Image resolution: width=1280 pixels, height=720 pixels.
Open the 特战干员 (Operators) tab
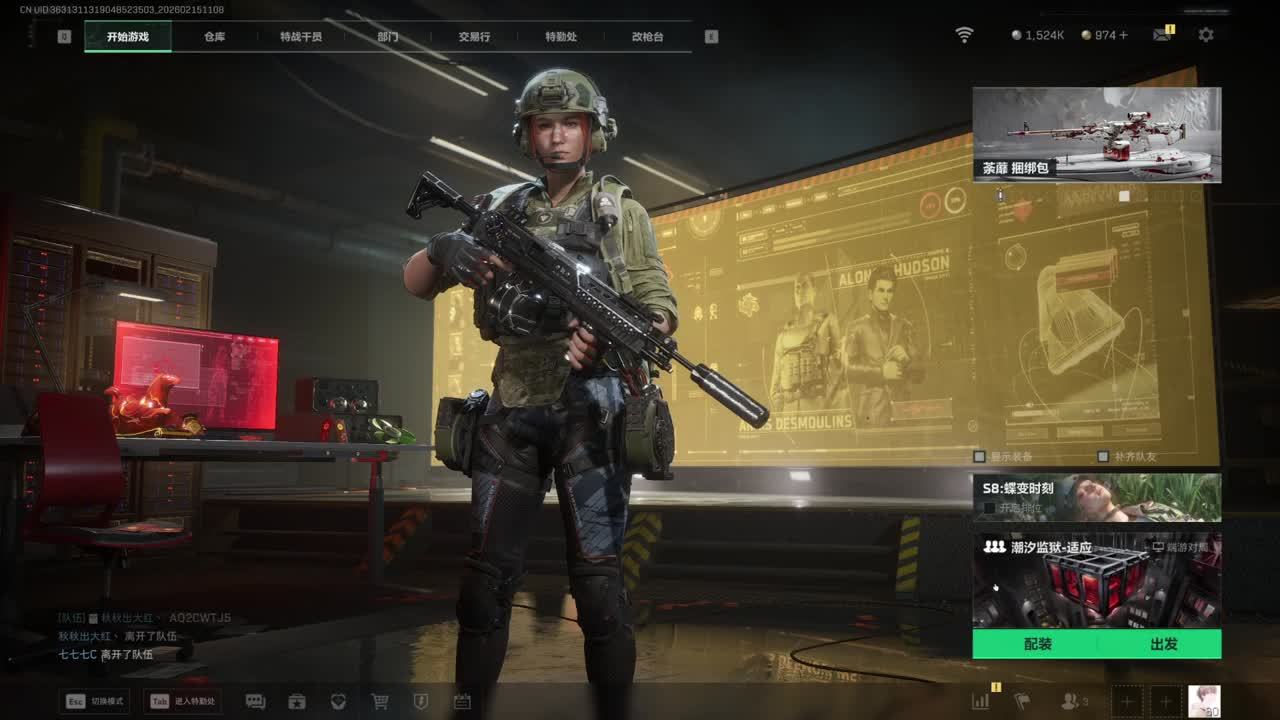click(301, 37)
